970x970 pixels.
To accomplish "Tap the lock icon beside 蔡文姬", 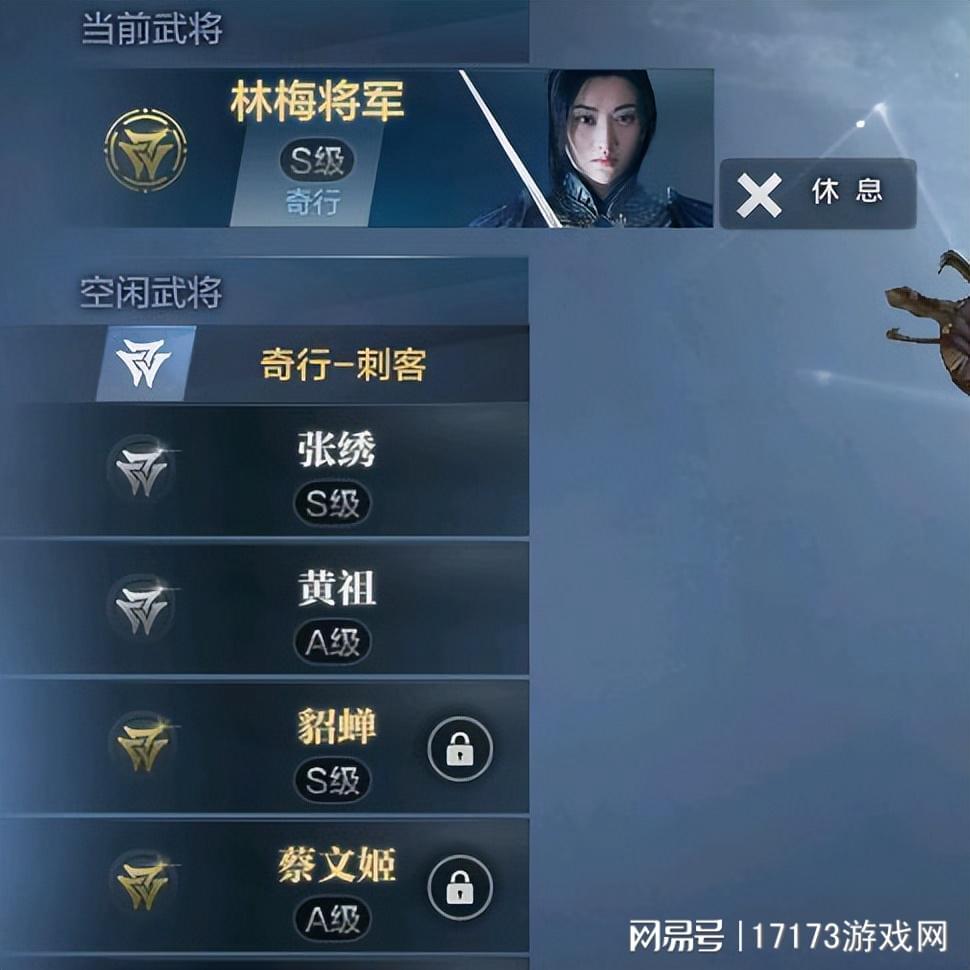I will click(460, 886).
